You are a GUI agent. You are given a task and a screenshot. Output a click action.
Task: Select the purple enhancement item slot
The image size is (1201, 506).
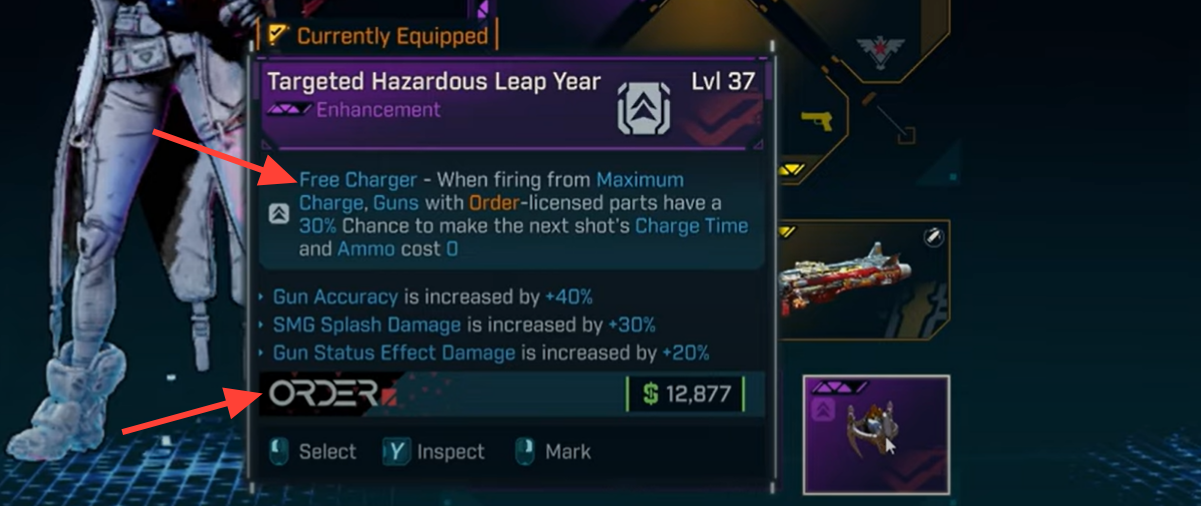[876, 435]
